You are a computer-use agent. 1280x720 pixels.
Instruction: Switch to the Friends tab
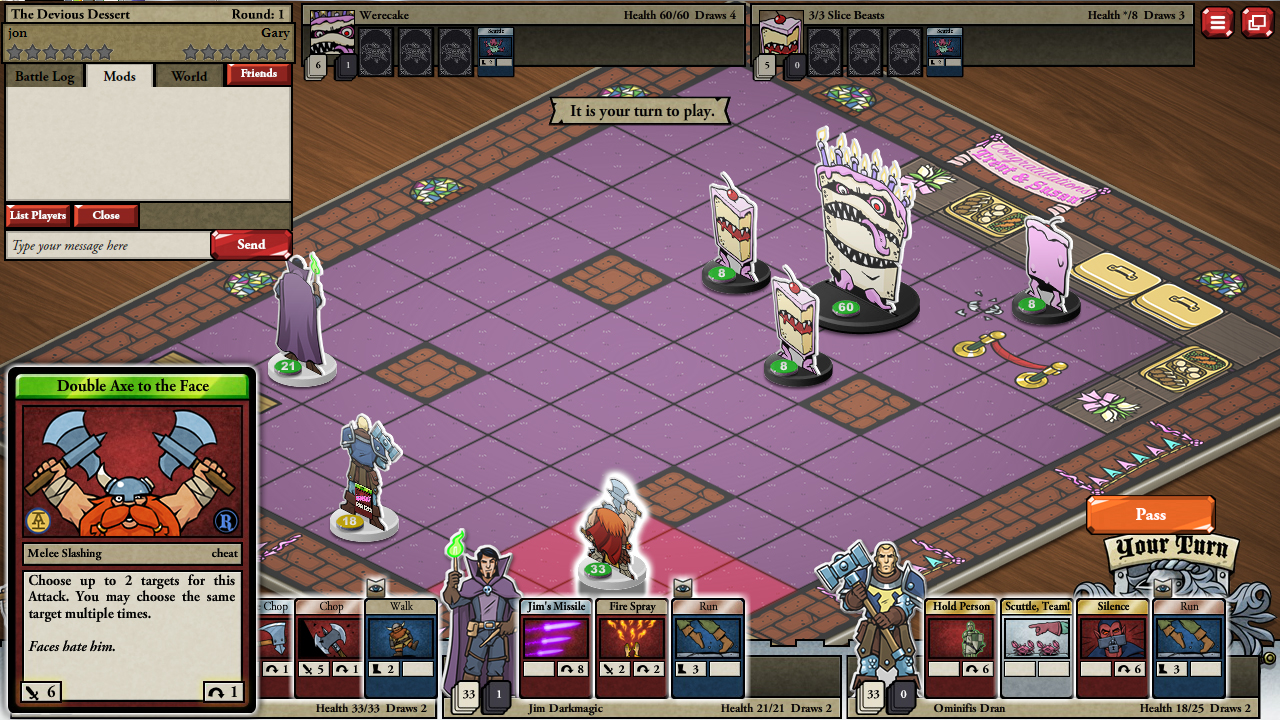(258, 75)
